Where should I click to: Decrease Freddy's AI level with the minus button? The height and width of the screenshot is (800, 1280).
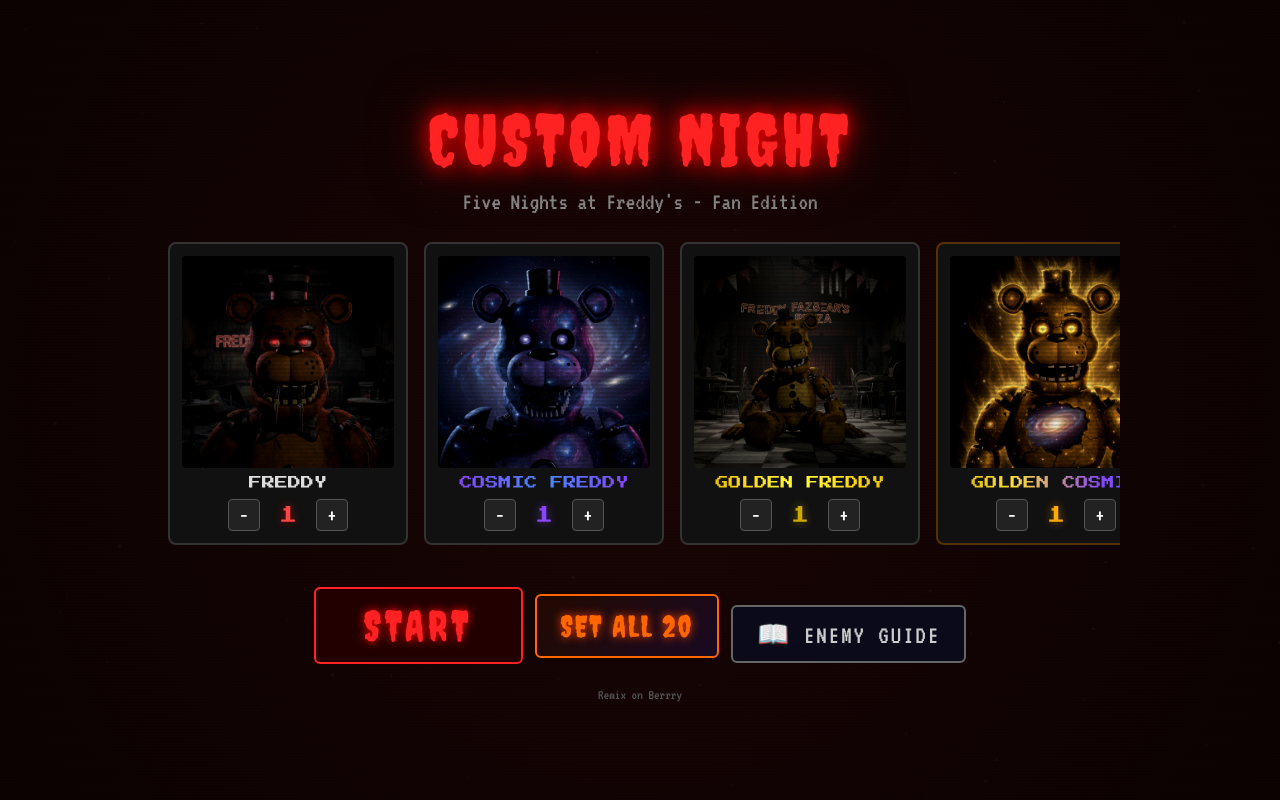pyautogui.click(x=244, y=514)
